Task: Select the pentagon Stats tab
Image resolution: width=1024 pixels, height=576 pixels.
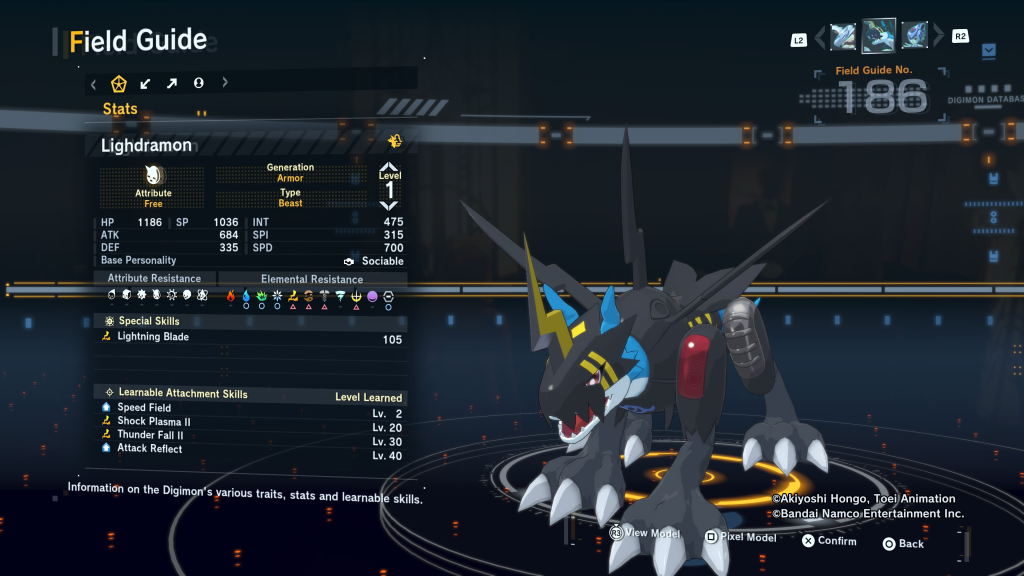Action: 118,84
